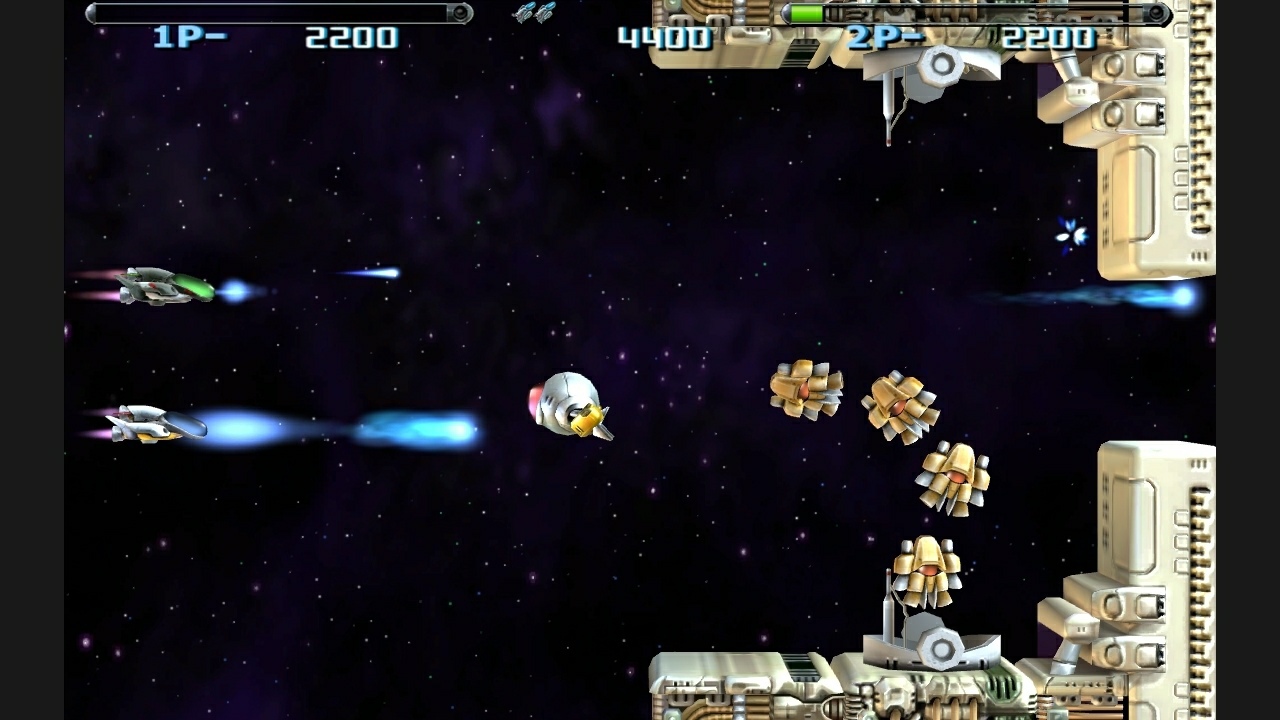Click the large blue charged beam projectile

(x=420, y=430)
